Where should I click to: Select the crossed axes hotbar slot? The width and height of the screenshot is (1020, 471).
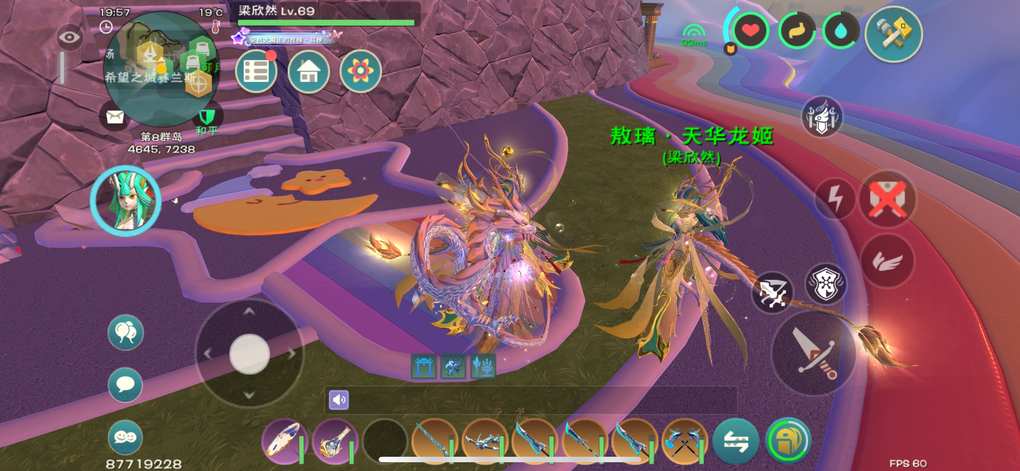pyautogui.click(x=685, y=441)
